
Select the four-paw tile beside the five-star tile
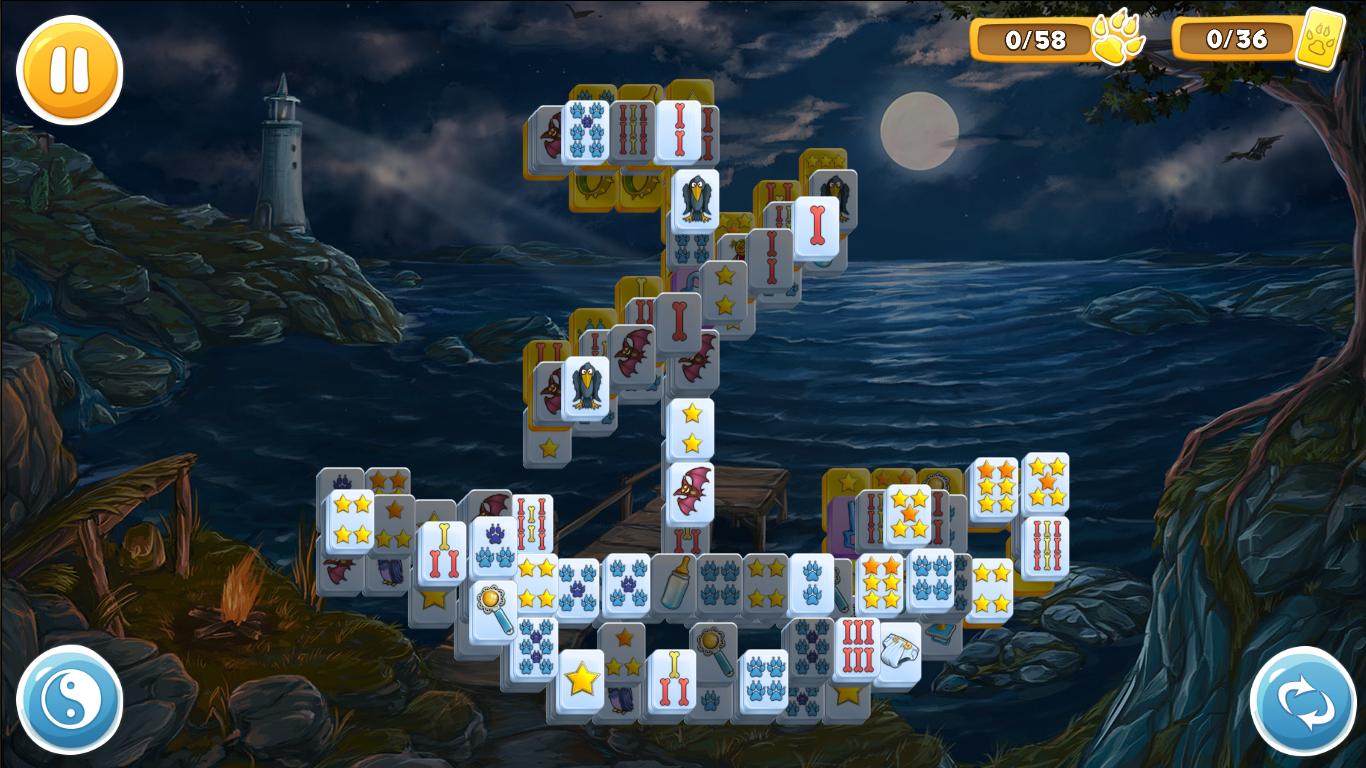932,580
